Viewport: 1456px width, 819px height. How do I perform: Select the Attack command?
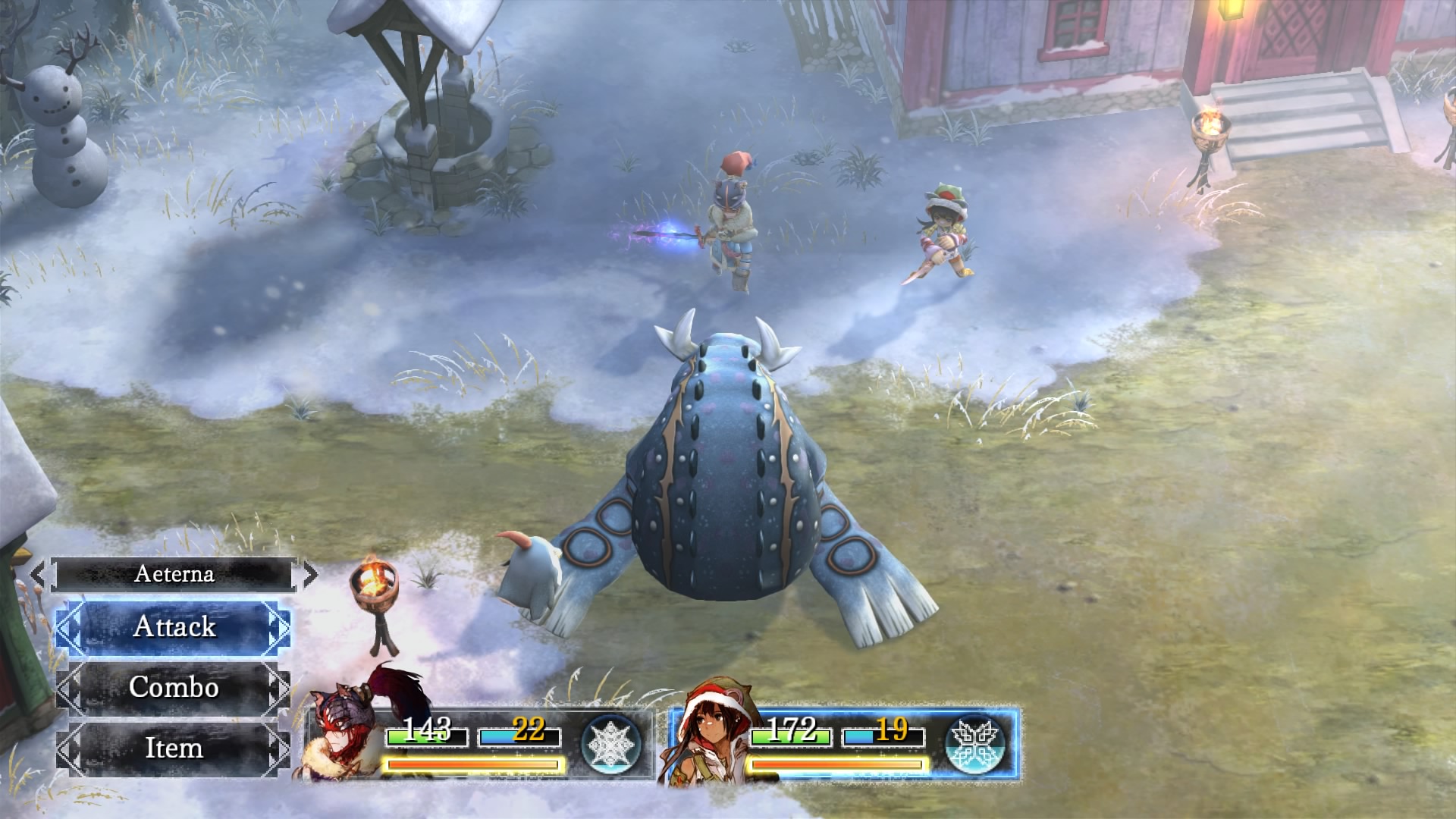tap(174, 627)
